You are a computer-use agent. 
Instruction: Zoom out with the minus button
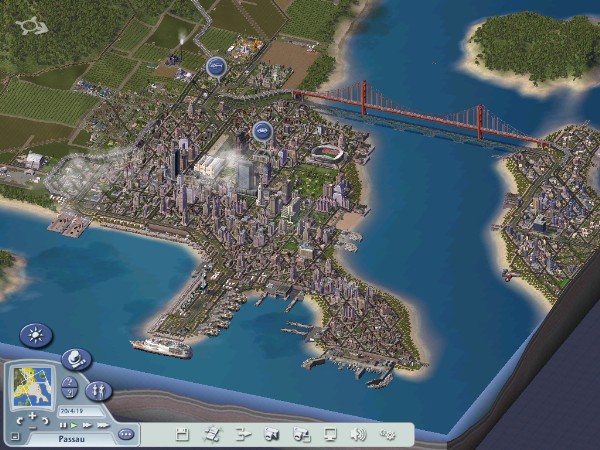click(x=32, y=428)
